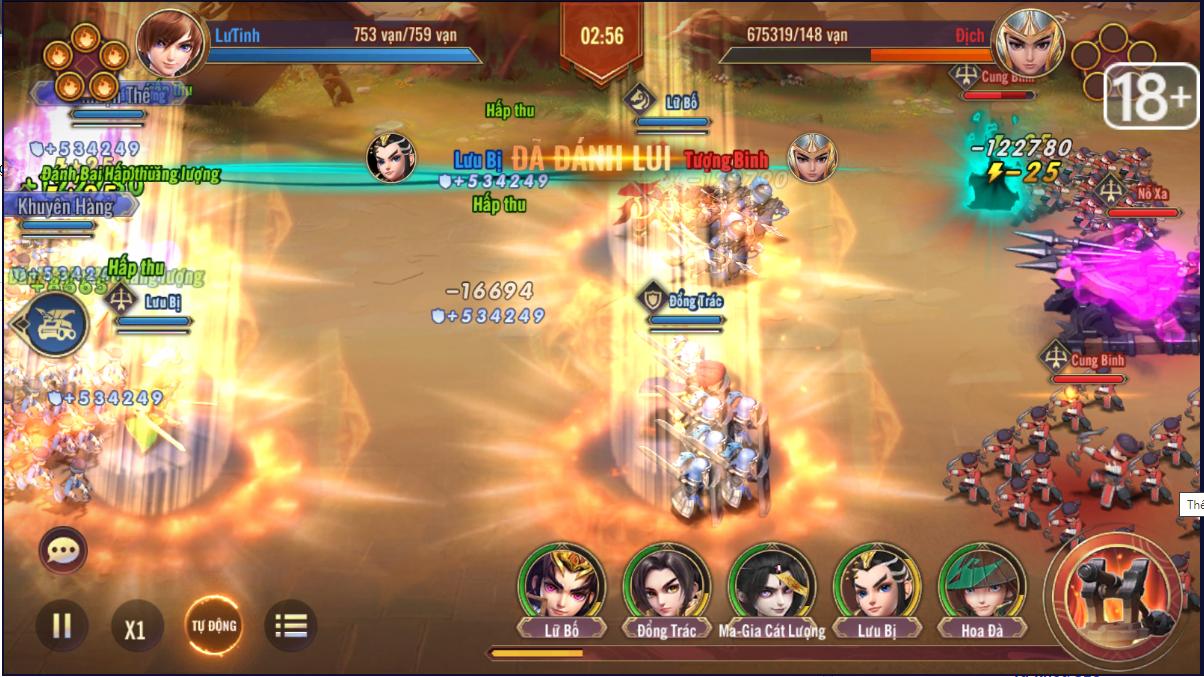Pause the battle
This screenshot has height=677, width=1204.
click(x=62, y=626)
